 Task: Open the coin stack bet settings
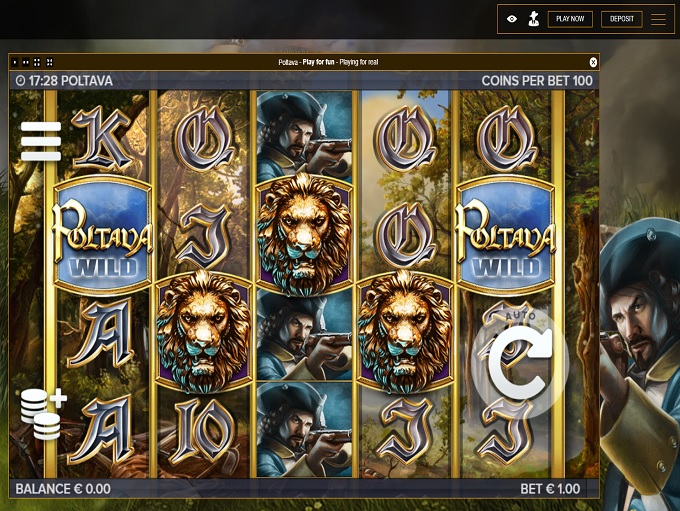tap(43, 413)
